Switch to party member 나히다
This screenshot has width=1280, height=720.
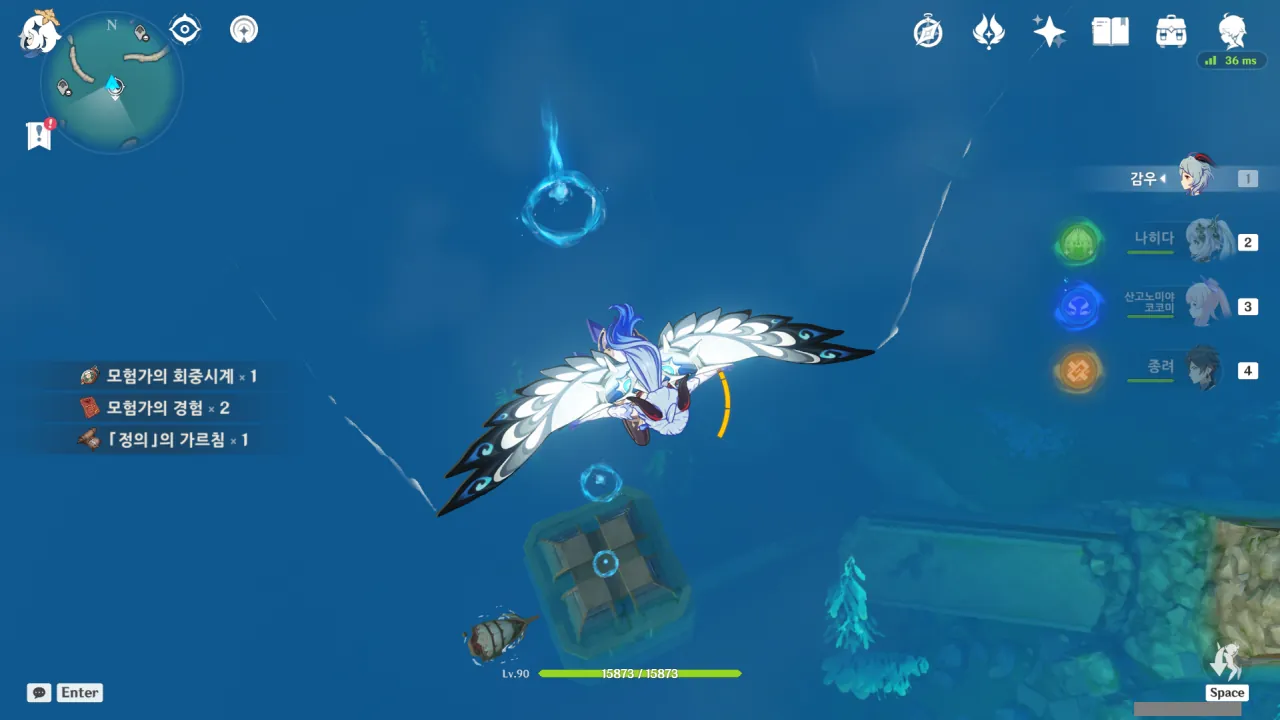tap(1207, 242)
